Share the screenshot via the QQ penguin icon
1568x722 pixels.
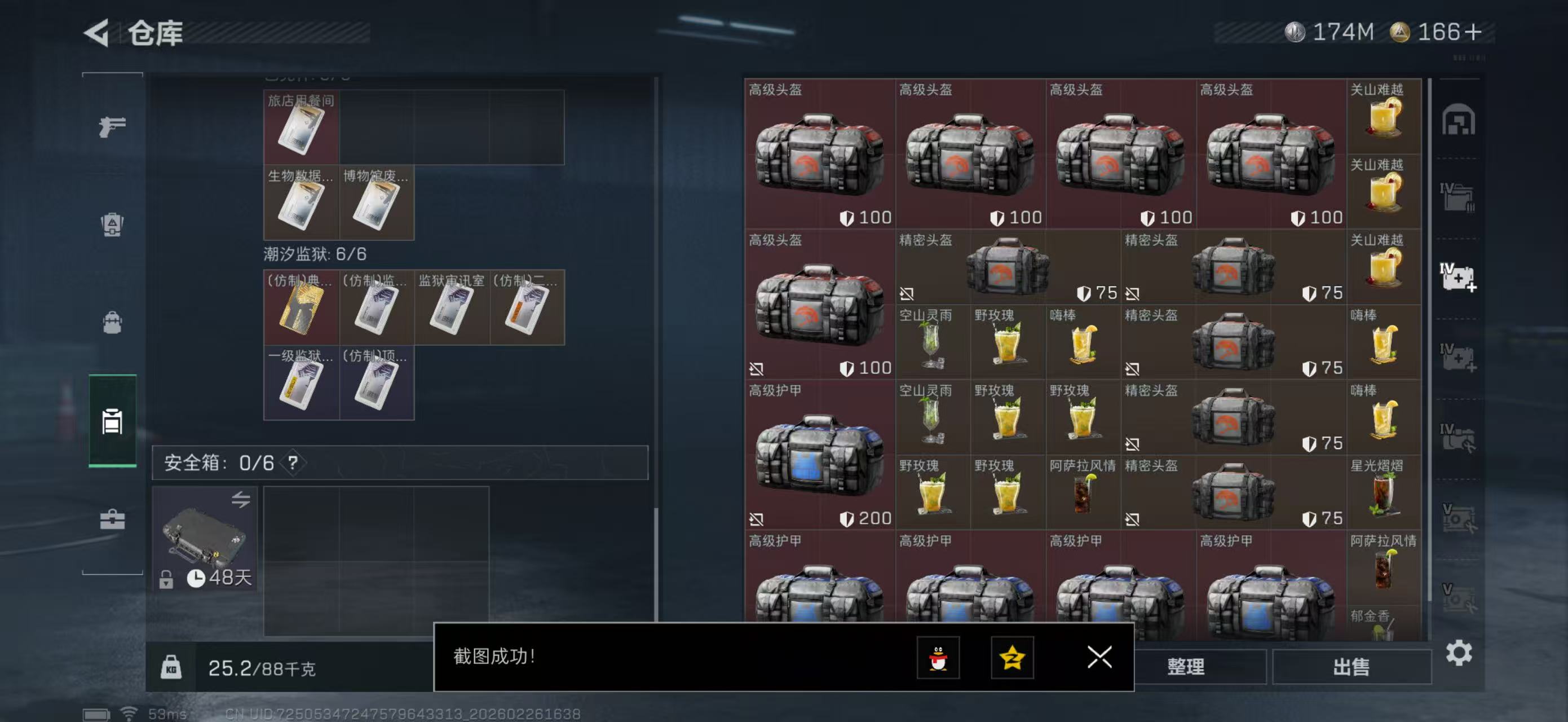pos(938,659)
